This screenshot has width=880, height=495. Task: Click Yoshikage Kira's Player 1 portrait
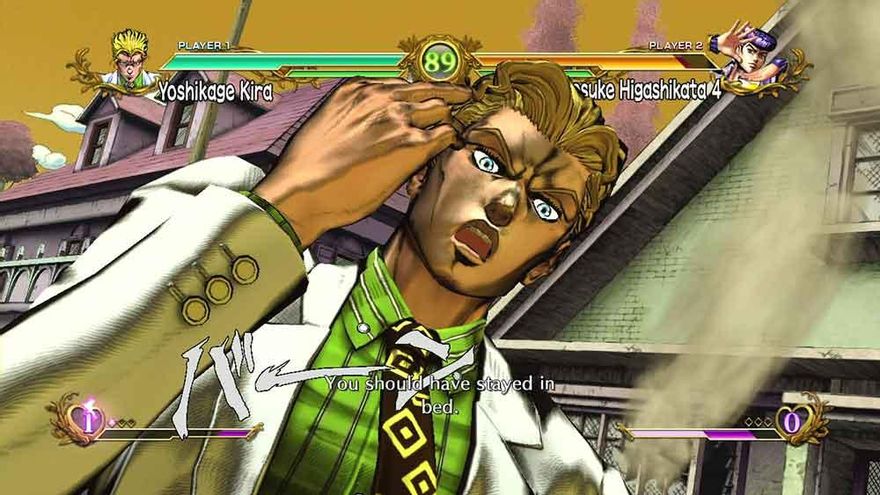[x=129, y=59]
